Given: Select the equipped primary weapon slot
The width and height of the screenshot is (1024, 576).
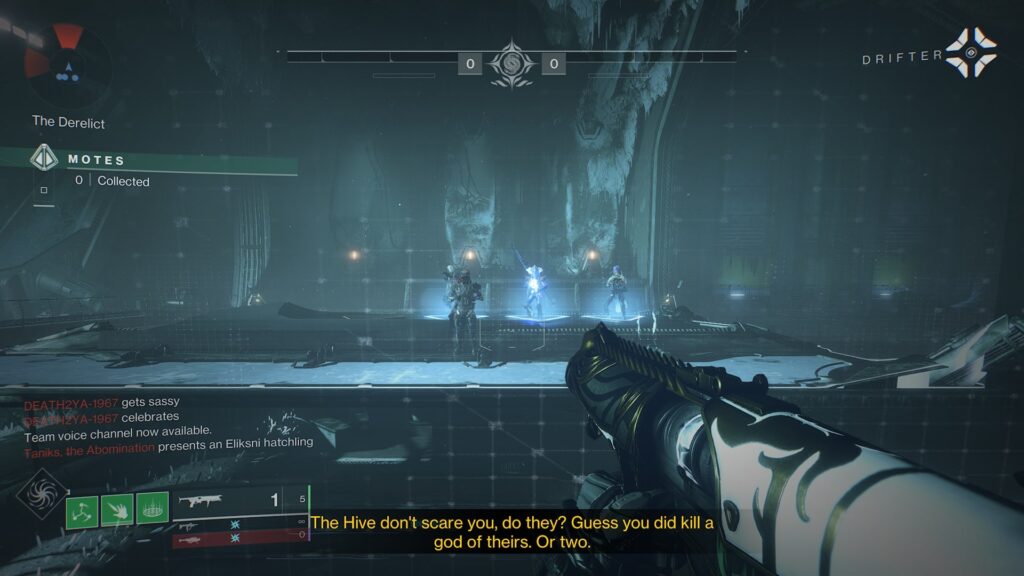Looking at the screenshot, I should pos(239,499).
